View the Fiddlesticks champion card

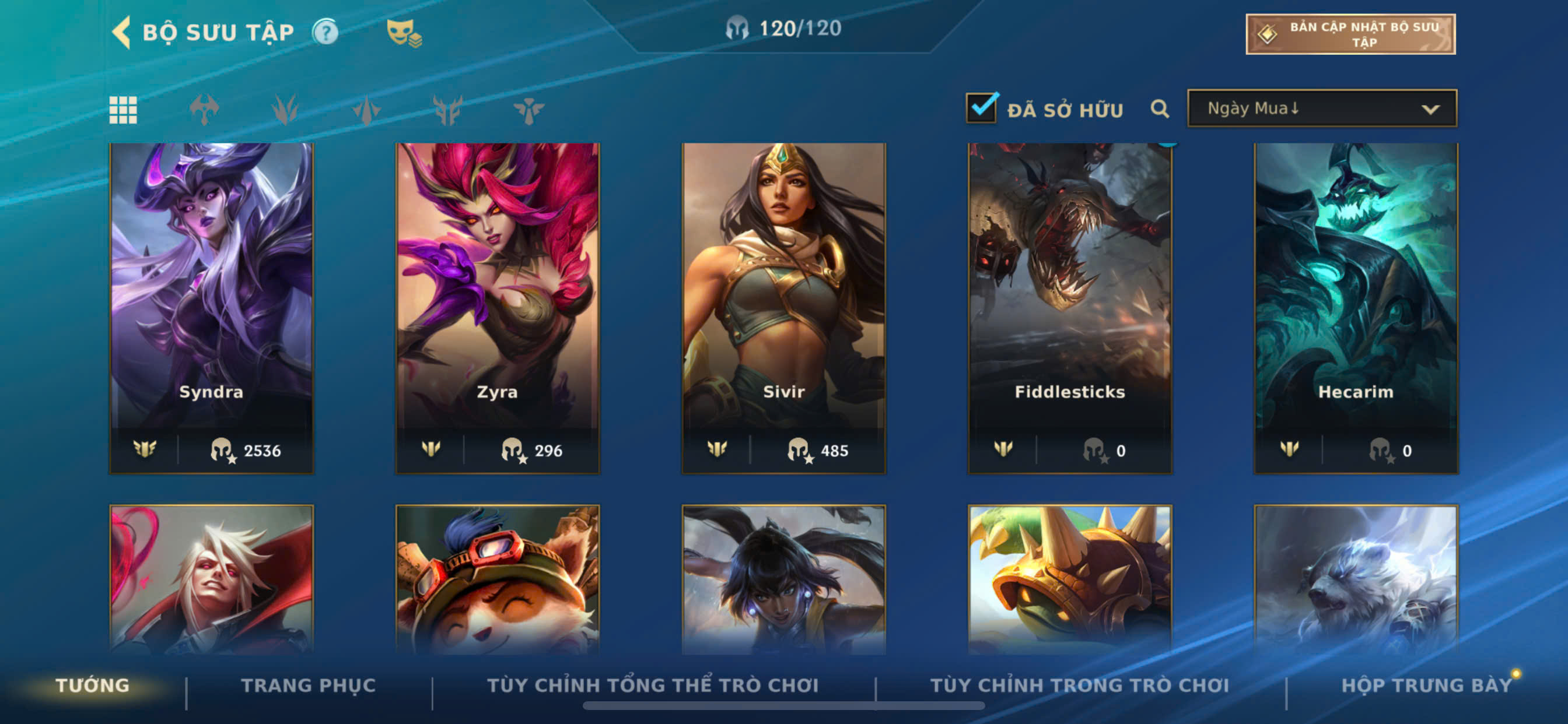click(1069, 307)
